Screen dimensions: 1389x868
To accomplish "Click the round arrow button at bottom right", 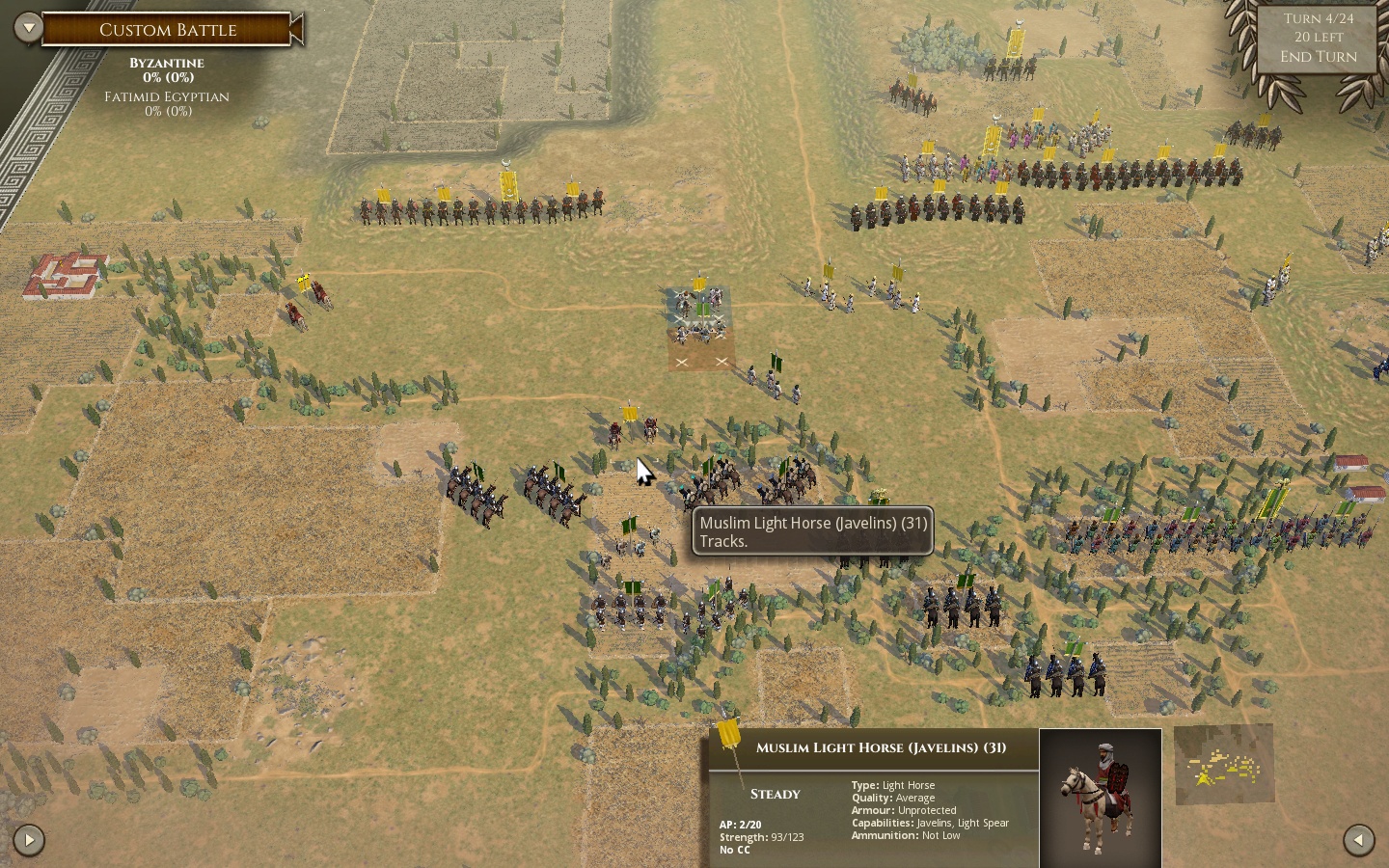I will (x=1358, y=840).
